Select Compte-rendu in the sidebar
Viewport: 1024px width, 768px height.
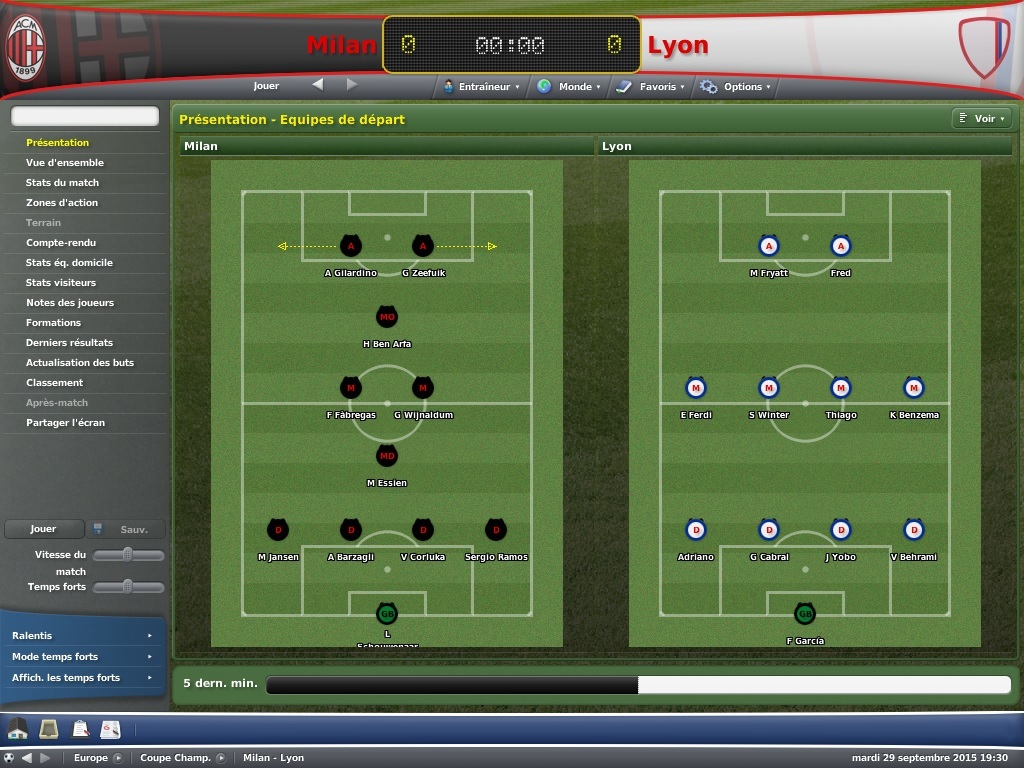[x=61, y=243]
